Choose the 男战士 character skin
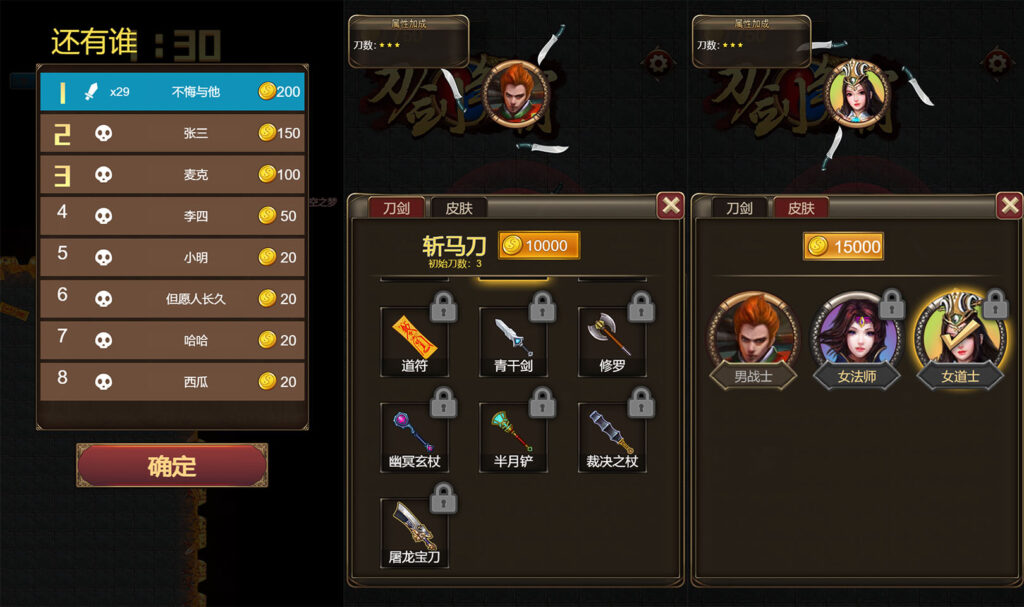1024x607 pixels. click(x=753, y=340)
